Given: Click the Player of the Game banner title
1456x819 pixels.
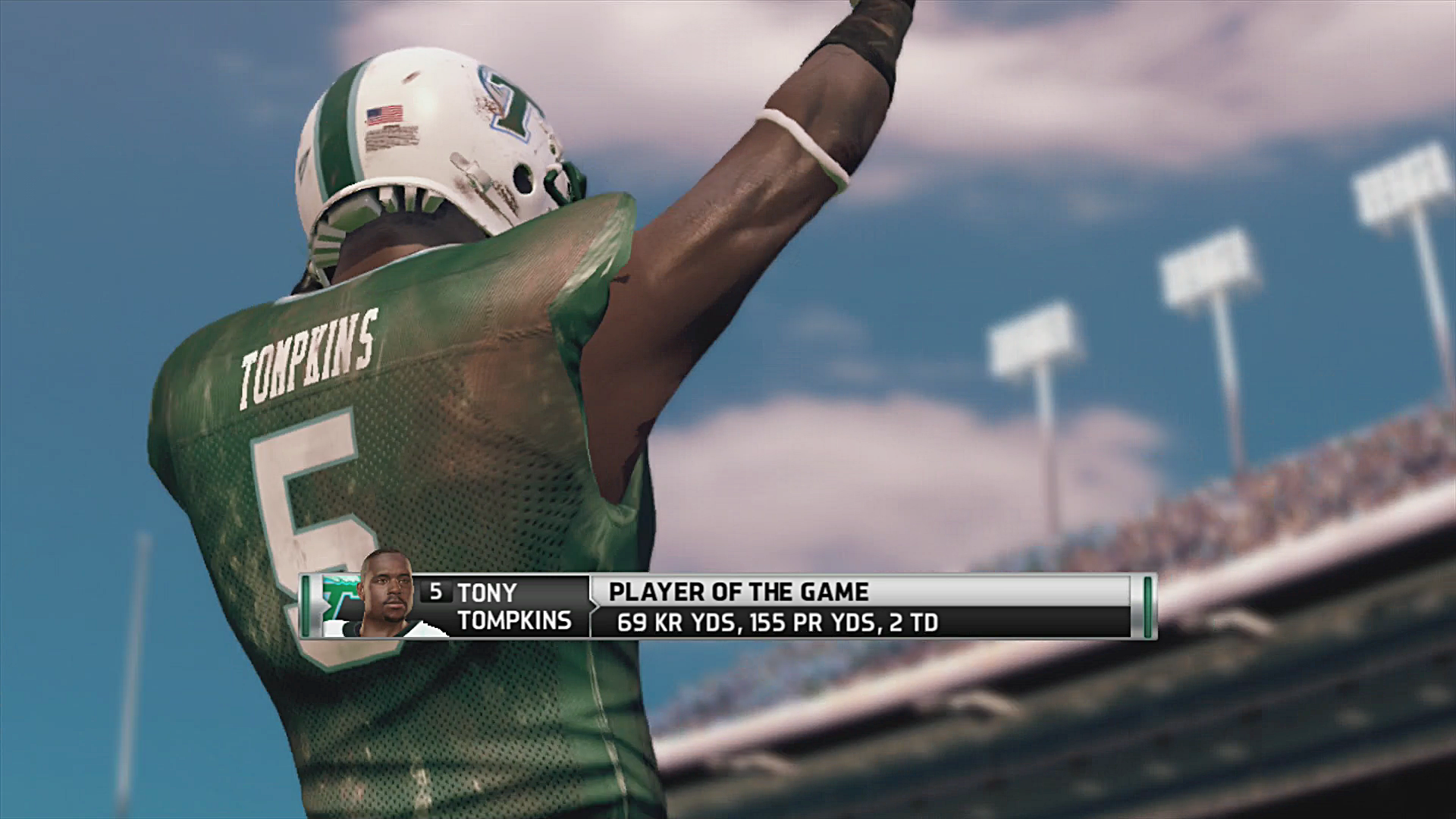Looking at the screenshot, I should click(739, 591).
